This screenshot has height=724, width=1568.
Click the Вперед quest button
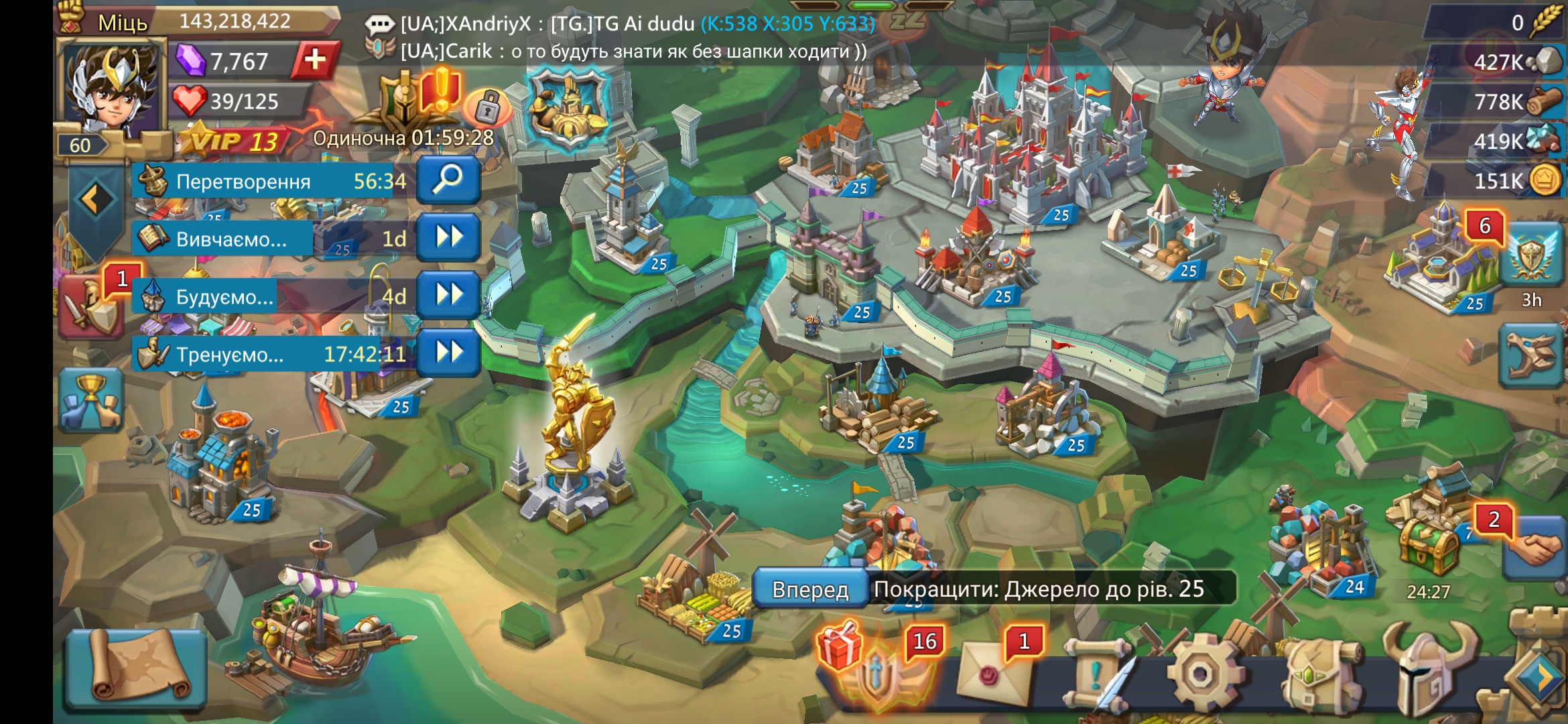pyautogui.click(x=810, y=589)
